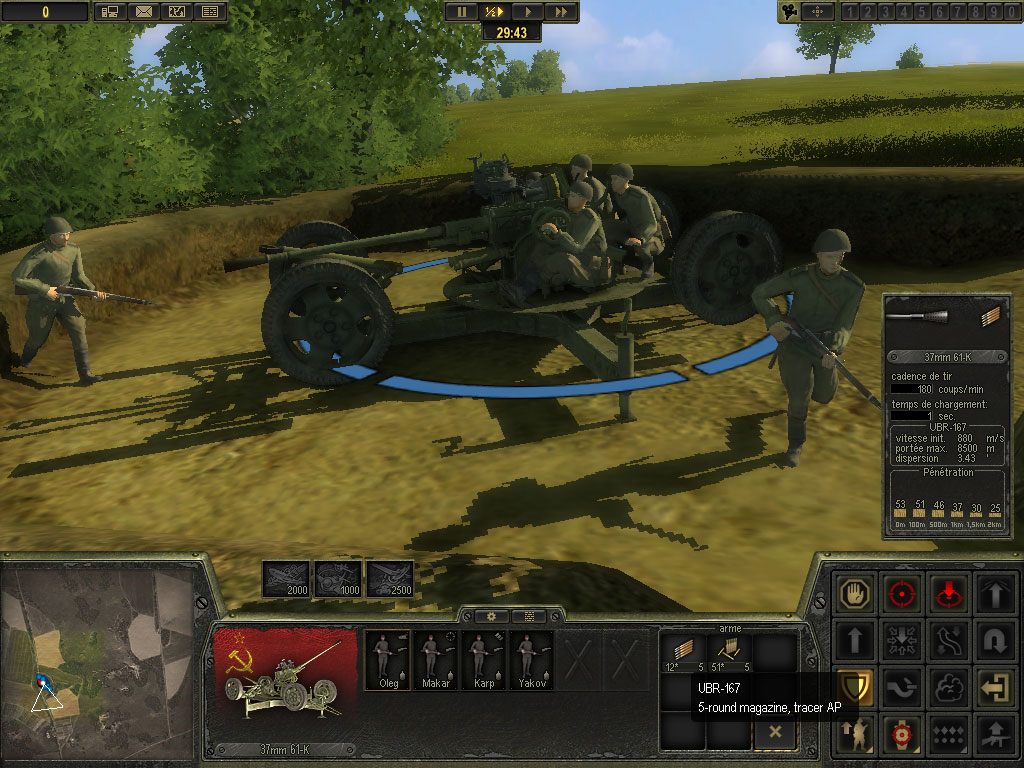1024x768 pixels.
Task: Call the 1000-point reinforcement option
Action: [x=338, y=579]
